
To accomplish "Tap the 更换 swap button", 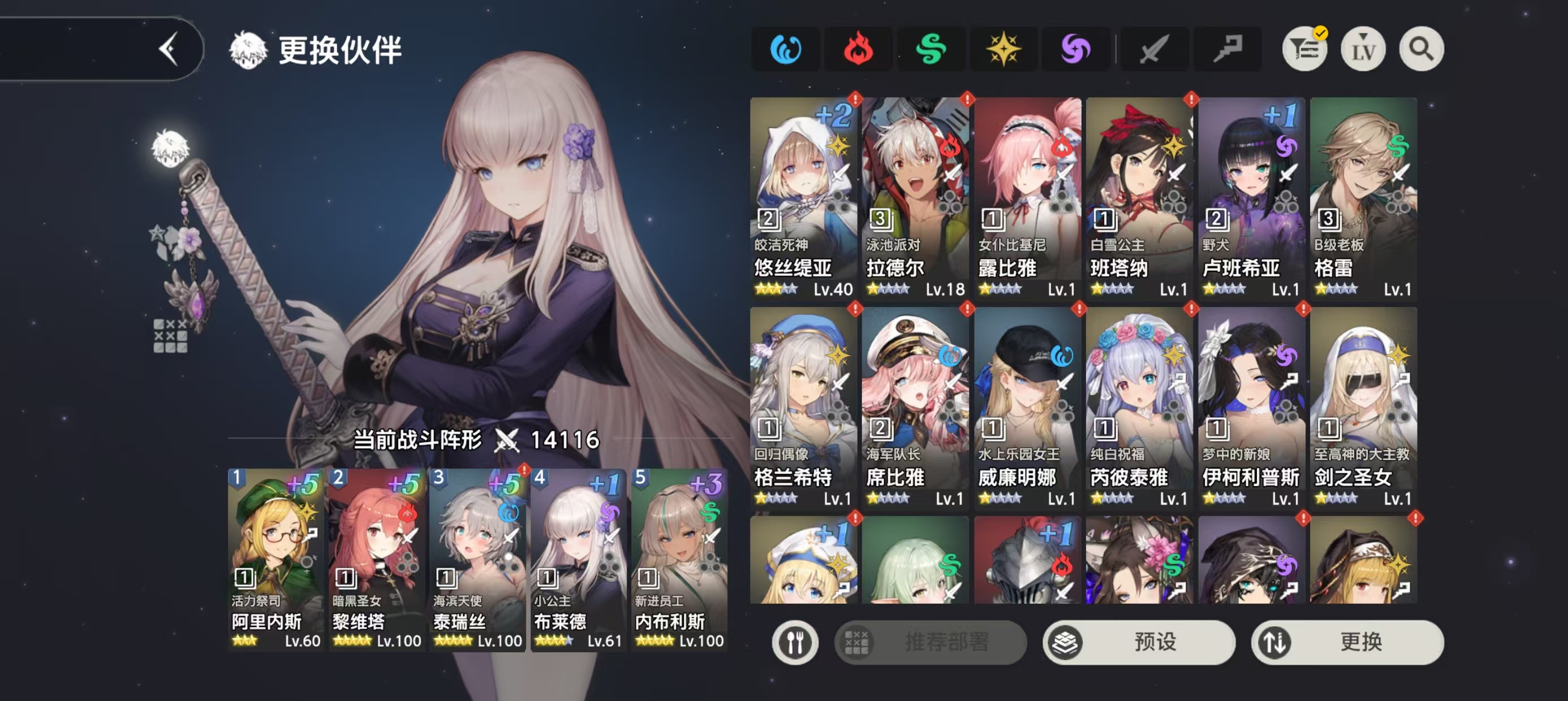I will coord(1347,642).
